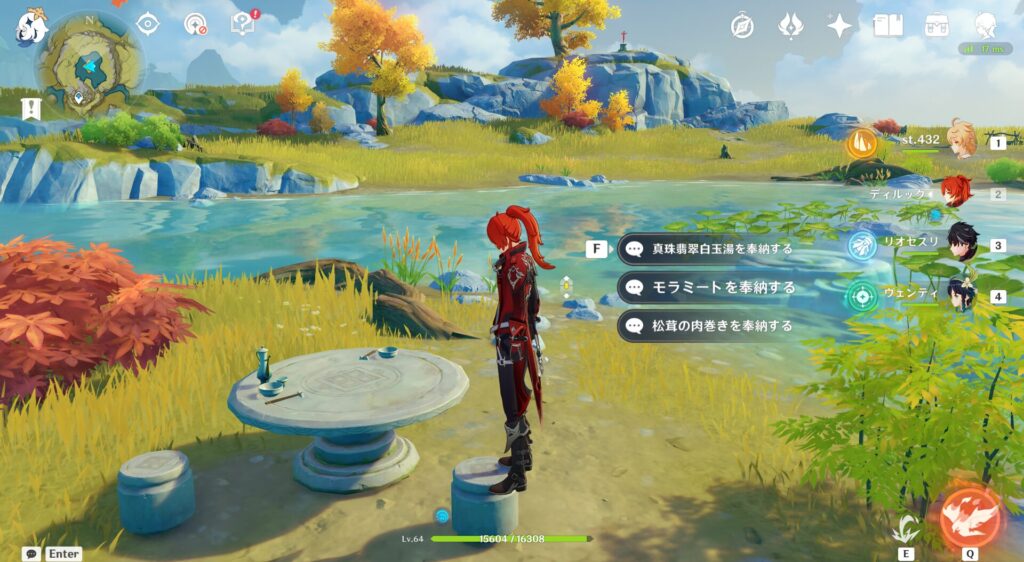Choose モラミートを奉納する option
The width and height of the screenshot is (1024, 562).
(708, 287)
